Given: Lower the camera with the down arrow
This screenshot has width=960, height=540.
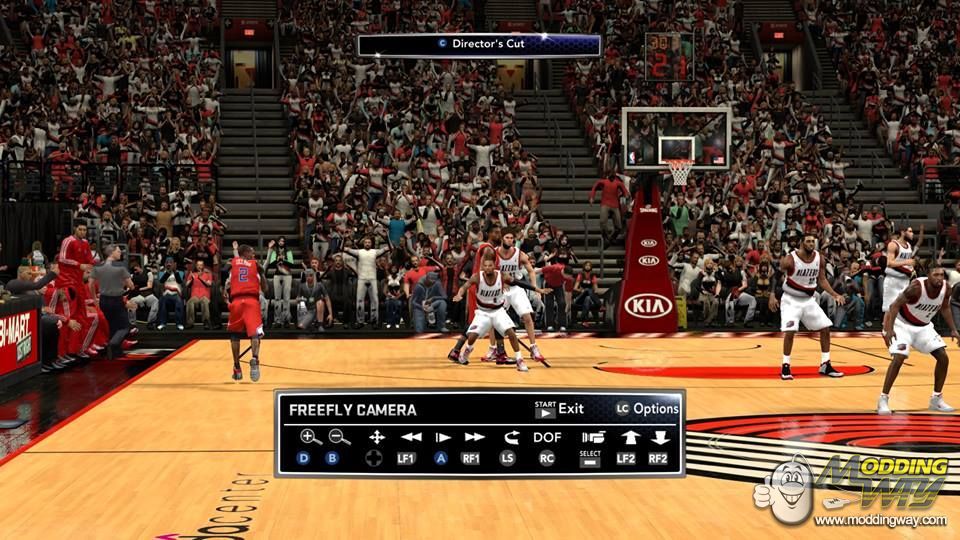Looking at the screenshot, I should click(x=659, y=437).
